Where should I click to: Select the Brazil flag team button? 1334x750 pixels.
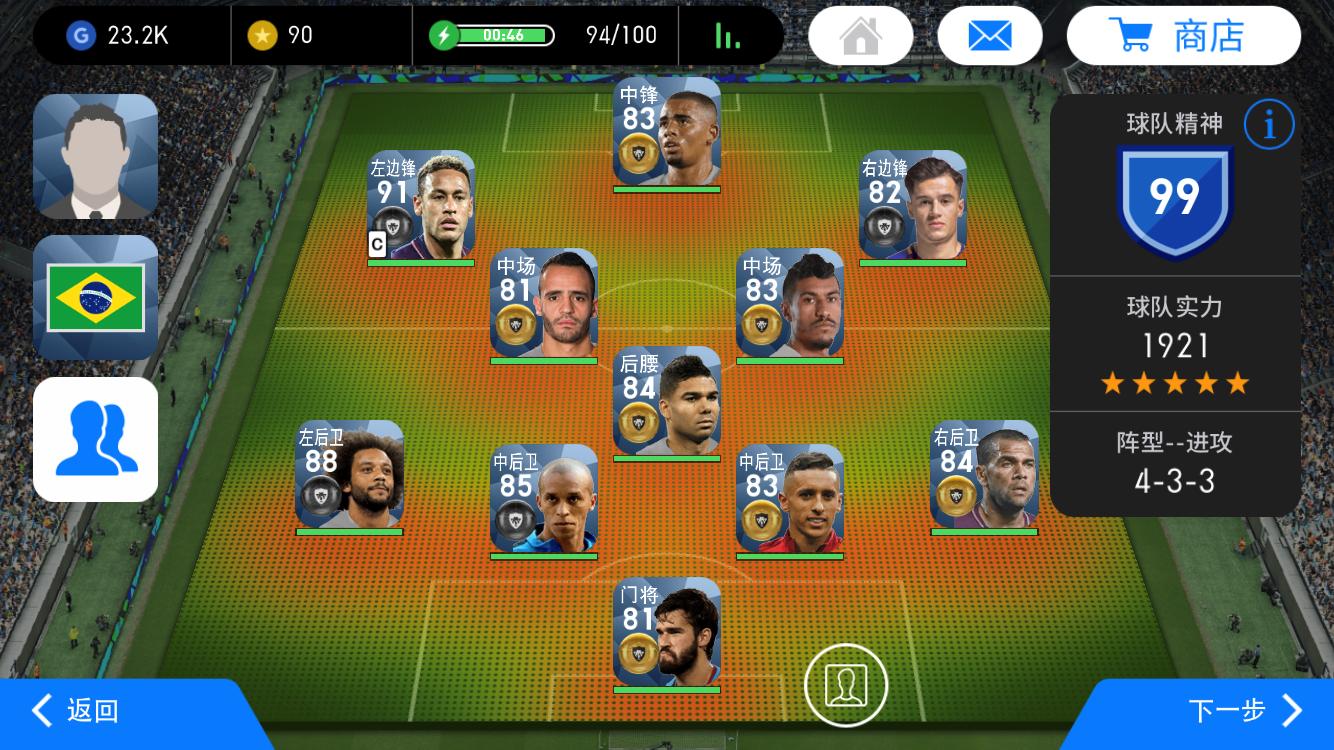96,298
